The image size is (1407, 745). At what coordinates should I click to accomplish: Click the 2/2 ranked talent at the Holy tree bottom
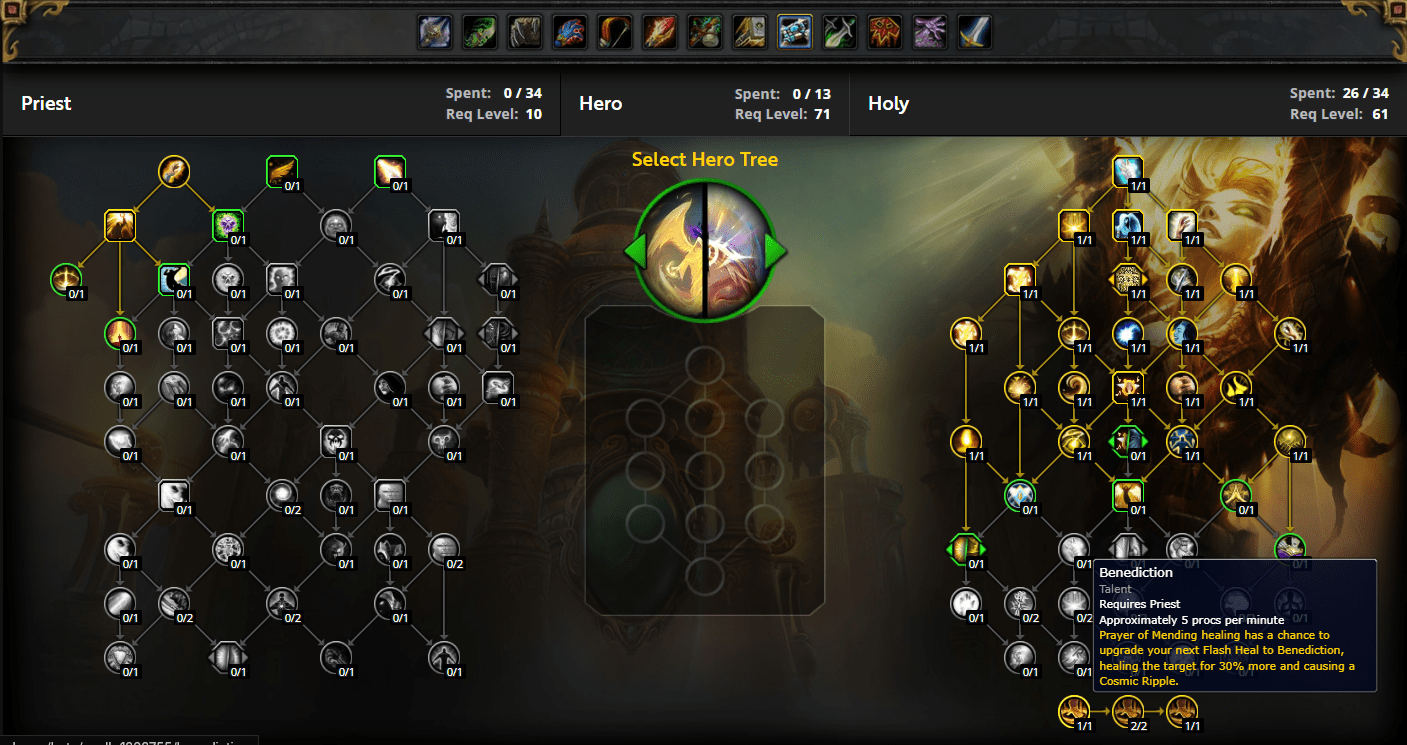click(1129, 712)
